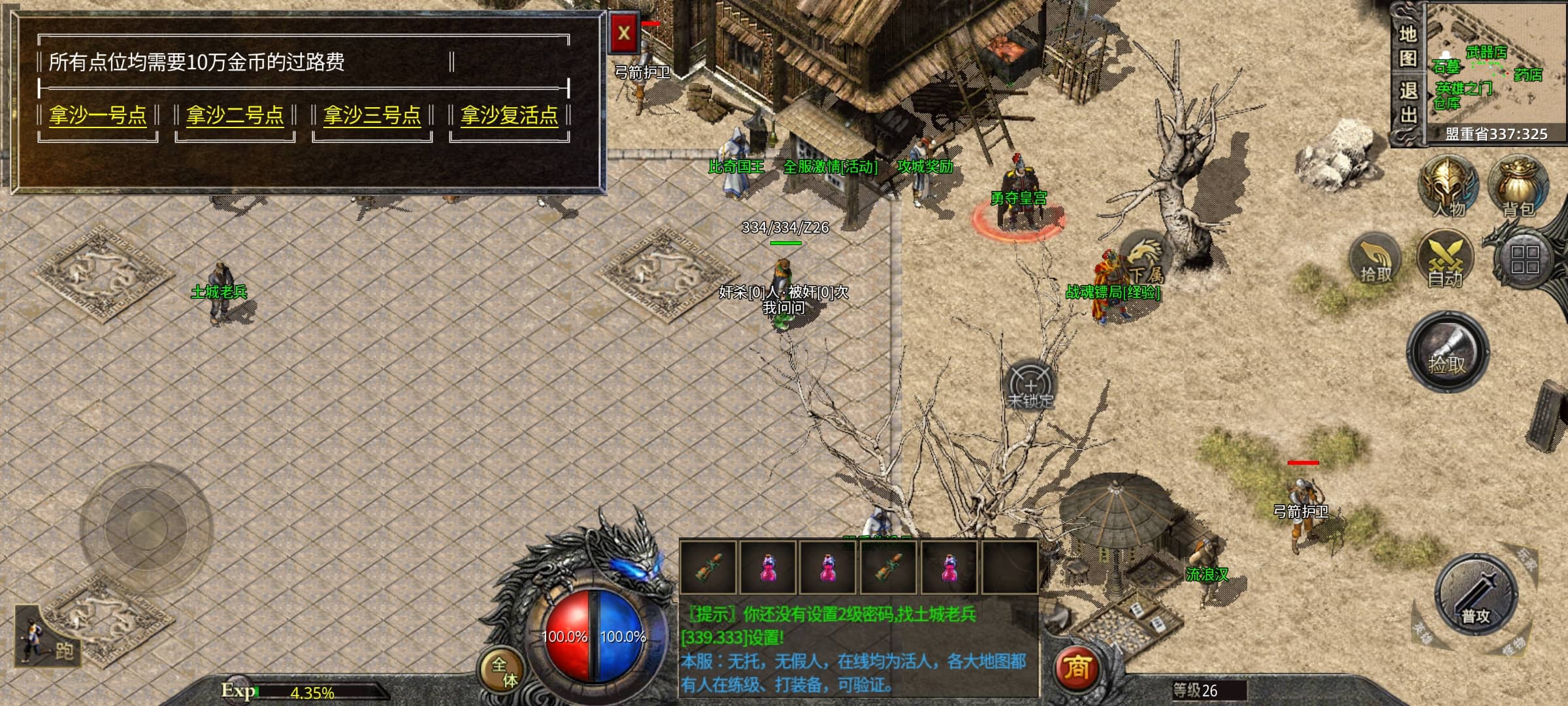The height and width of the screenshot is (706, 1568).
Task: Open the 地图 map button
Action: (1407, 46)
